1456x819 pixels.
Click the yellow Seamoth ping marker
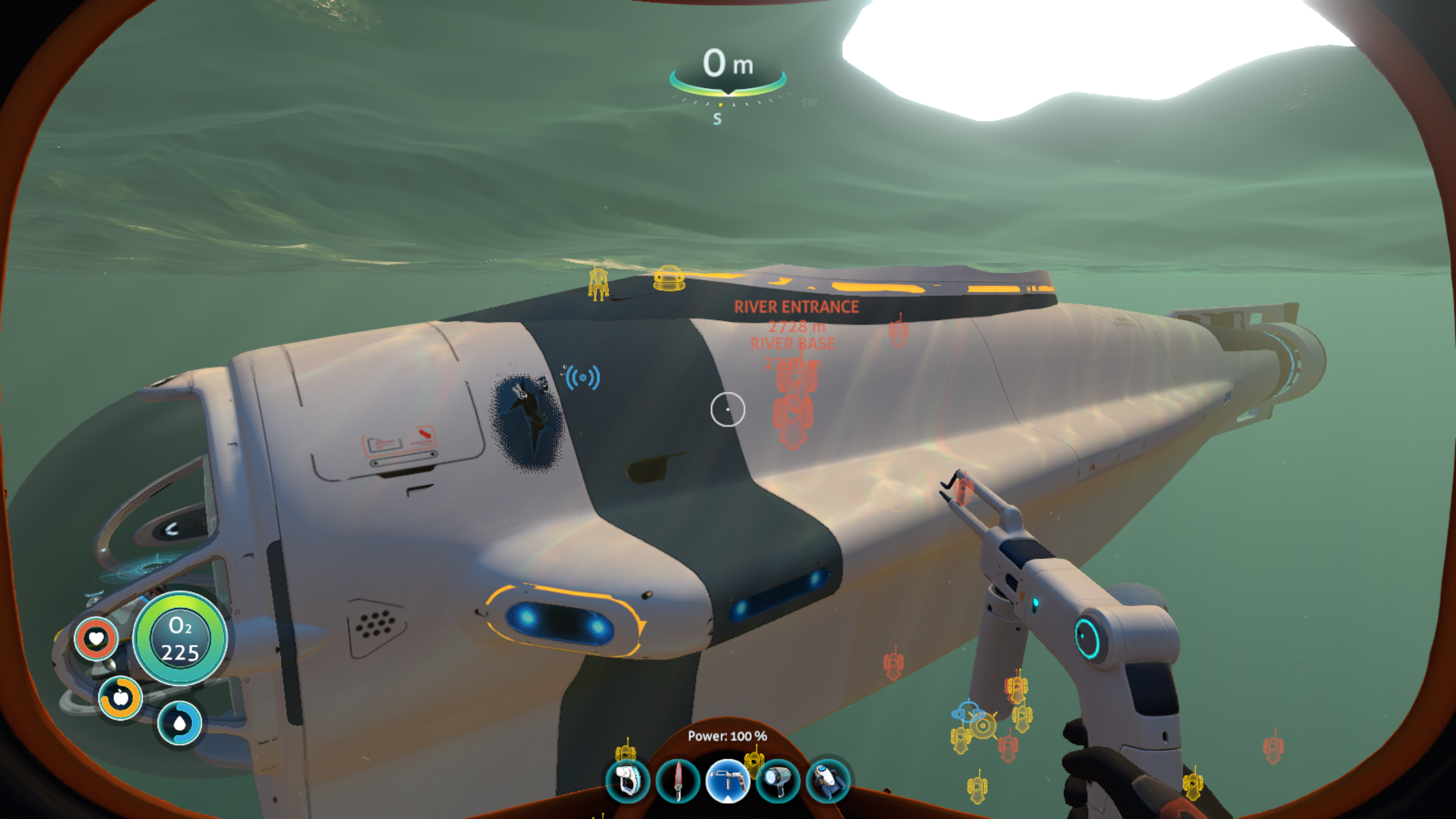[669, 278]
